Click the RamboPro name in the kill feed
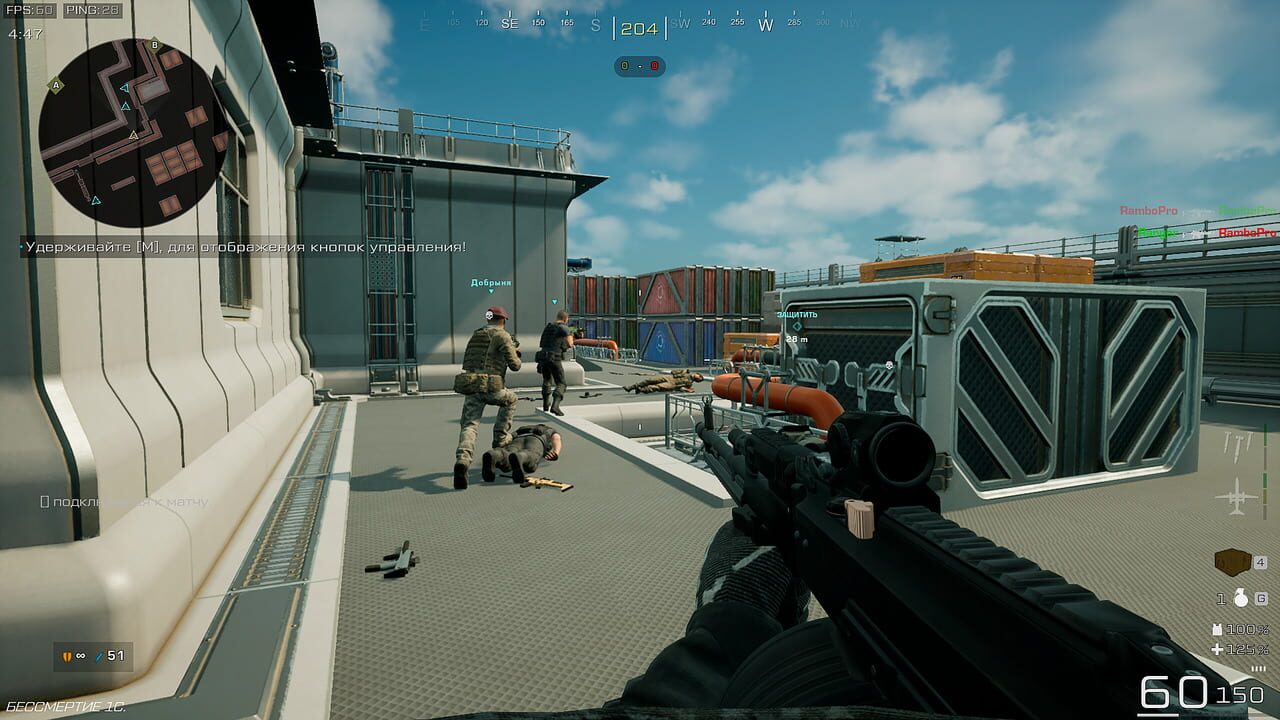Screen dimensions: 1280x720 click(1148, 210)
